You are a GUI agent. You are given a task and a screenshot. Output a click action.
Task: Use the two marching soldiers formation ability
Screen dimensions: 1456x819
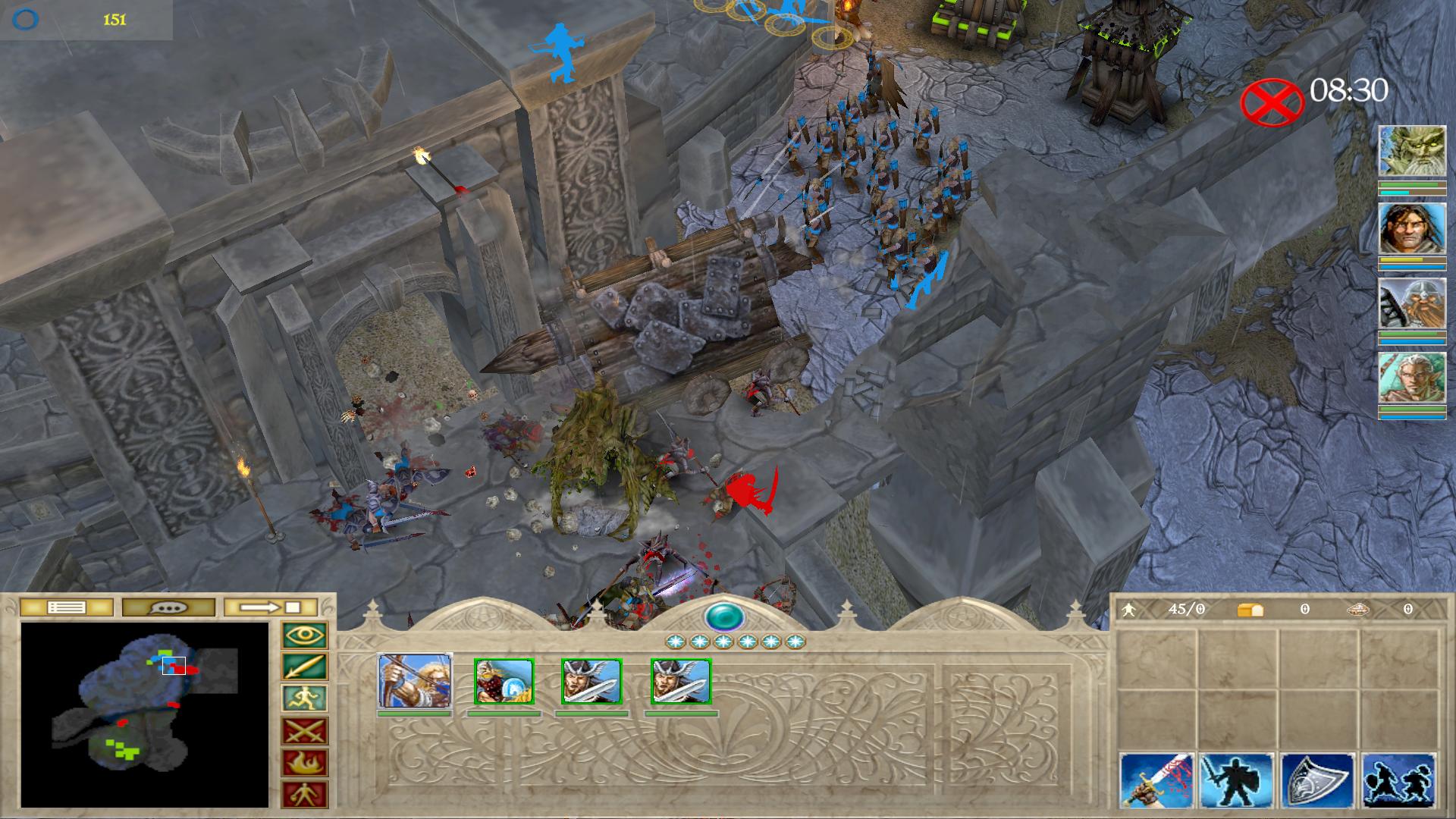coord(1398,781)
